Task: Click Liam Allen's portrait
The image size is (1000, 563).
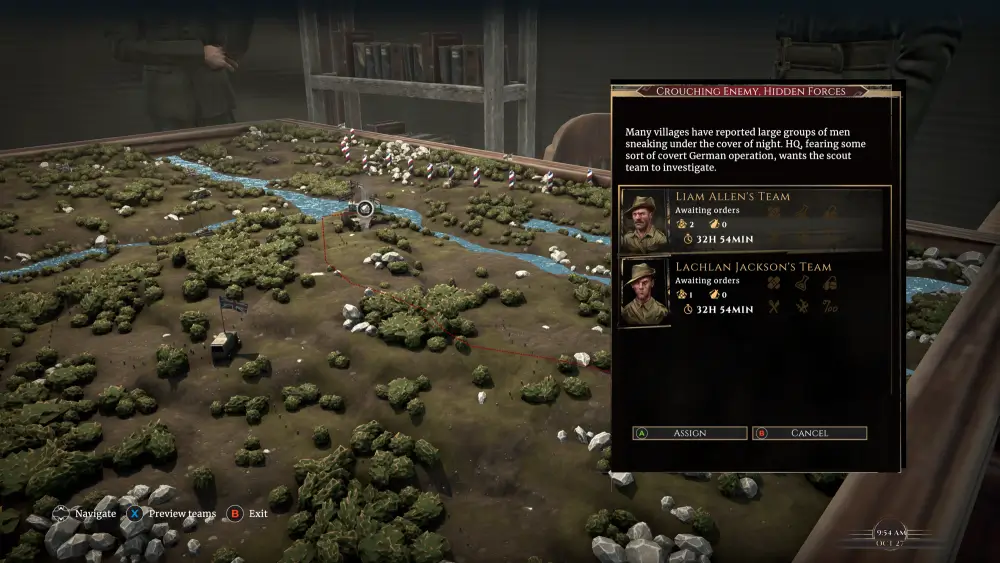Action: 644,220
